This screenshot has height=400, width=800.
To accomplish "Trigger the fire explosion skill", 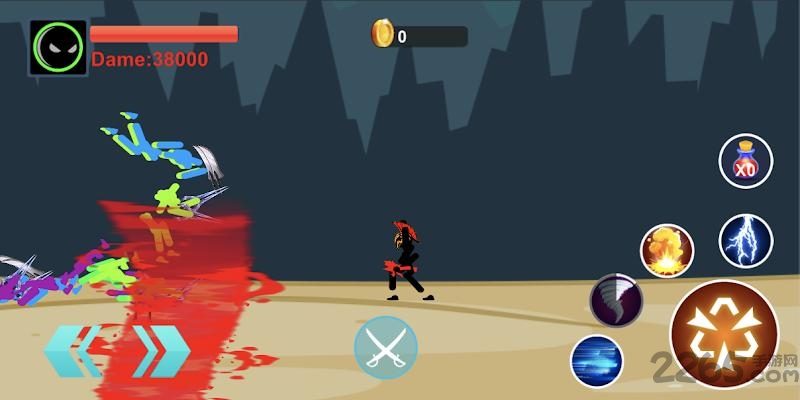I will pos(667,250).
